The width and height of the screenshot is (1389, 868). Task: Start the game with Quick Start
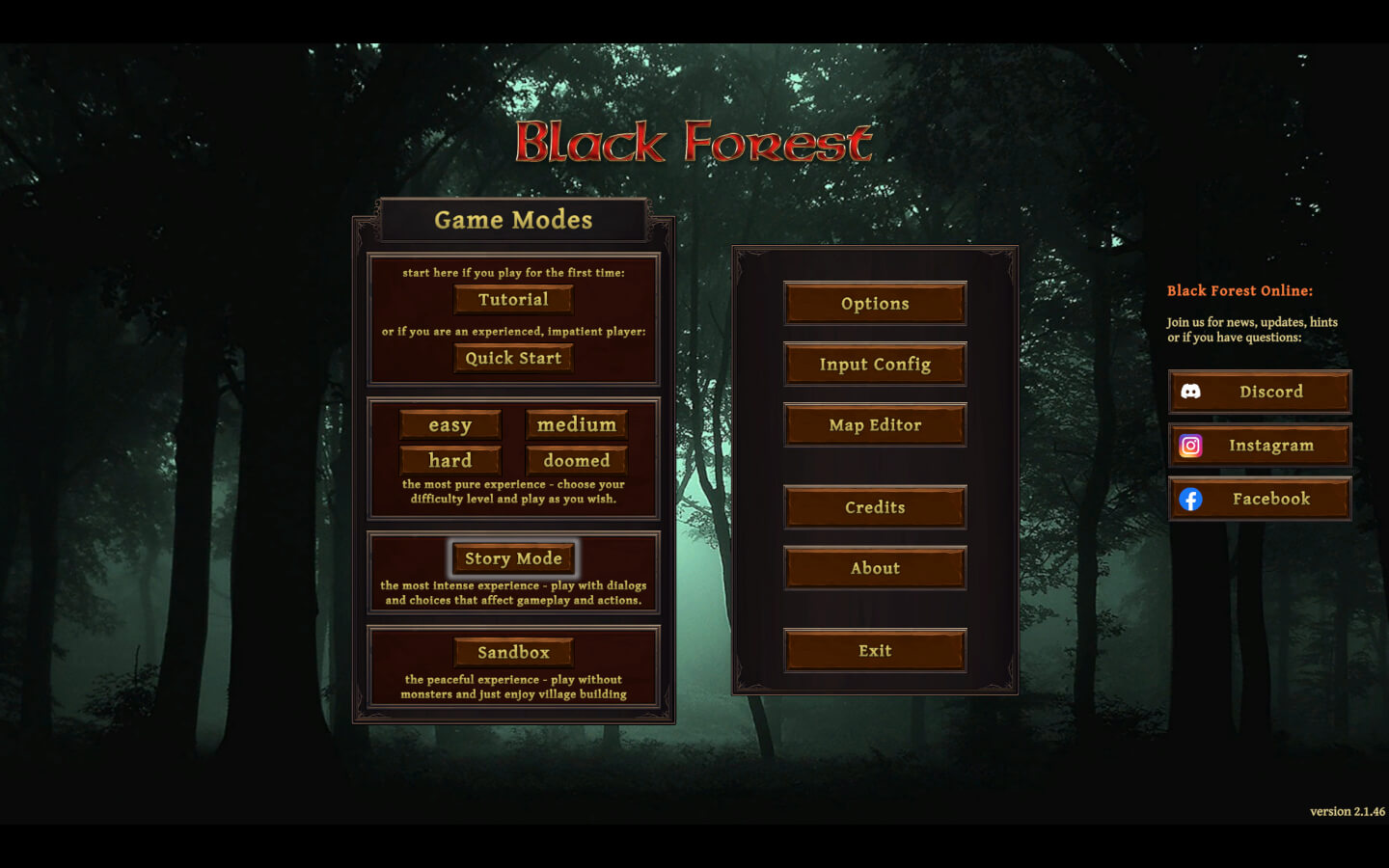[512, 357]
